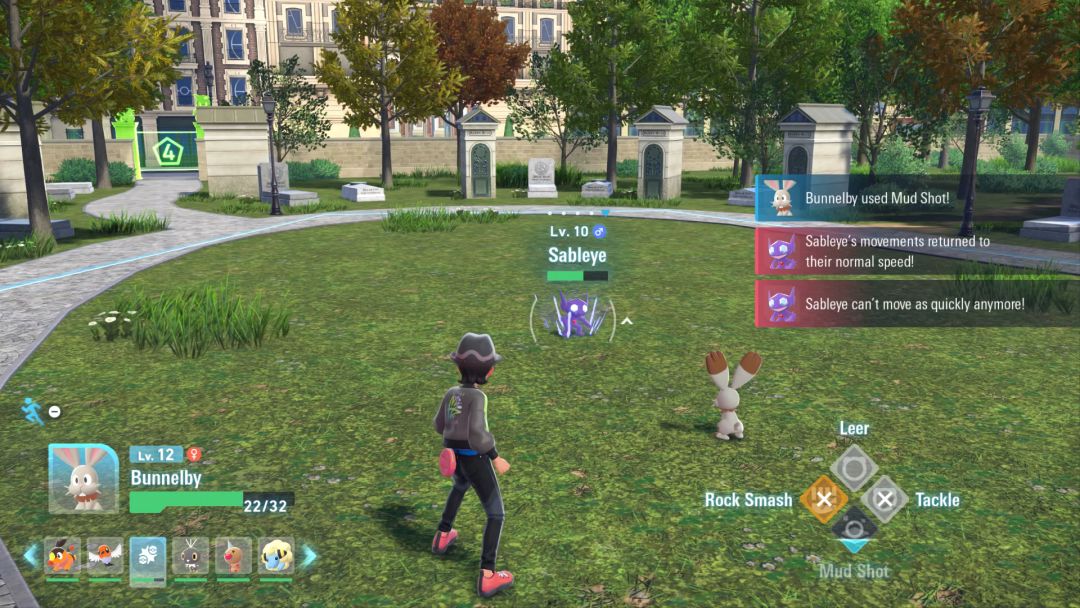The height and width of the screenshot is (608, 1080).
Task: Switch to Scatterbug in the party bar
Action: click(x=190, y=557)
